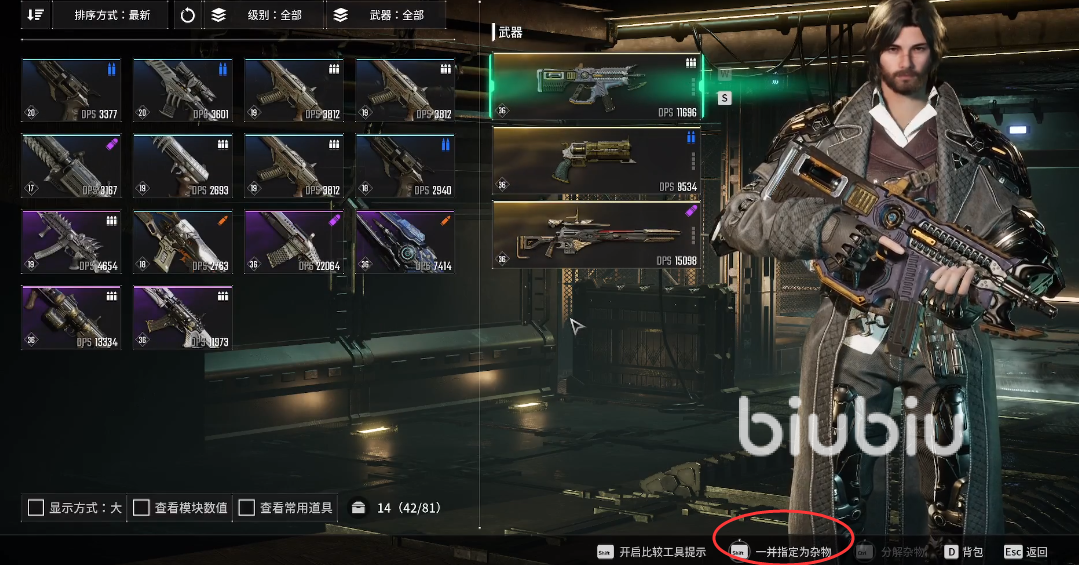The width and height of the screenshot is (1079, 565).
Task: Select the equipped sniper rifle with DPS 15098
Action: (597, 235)
